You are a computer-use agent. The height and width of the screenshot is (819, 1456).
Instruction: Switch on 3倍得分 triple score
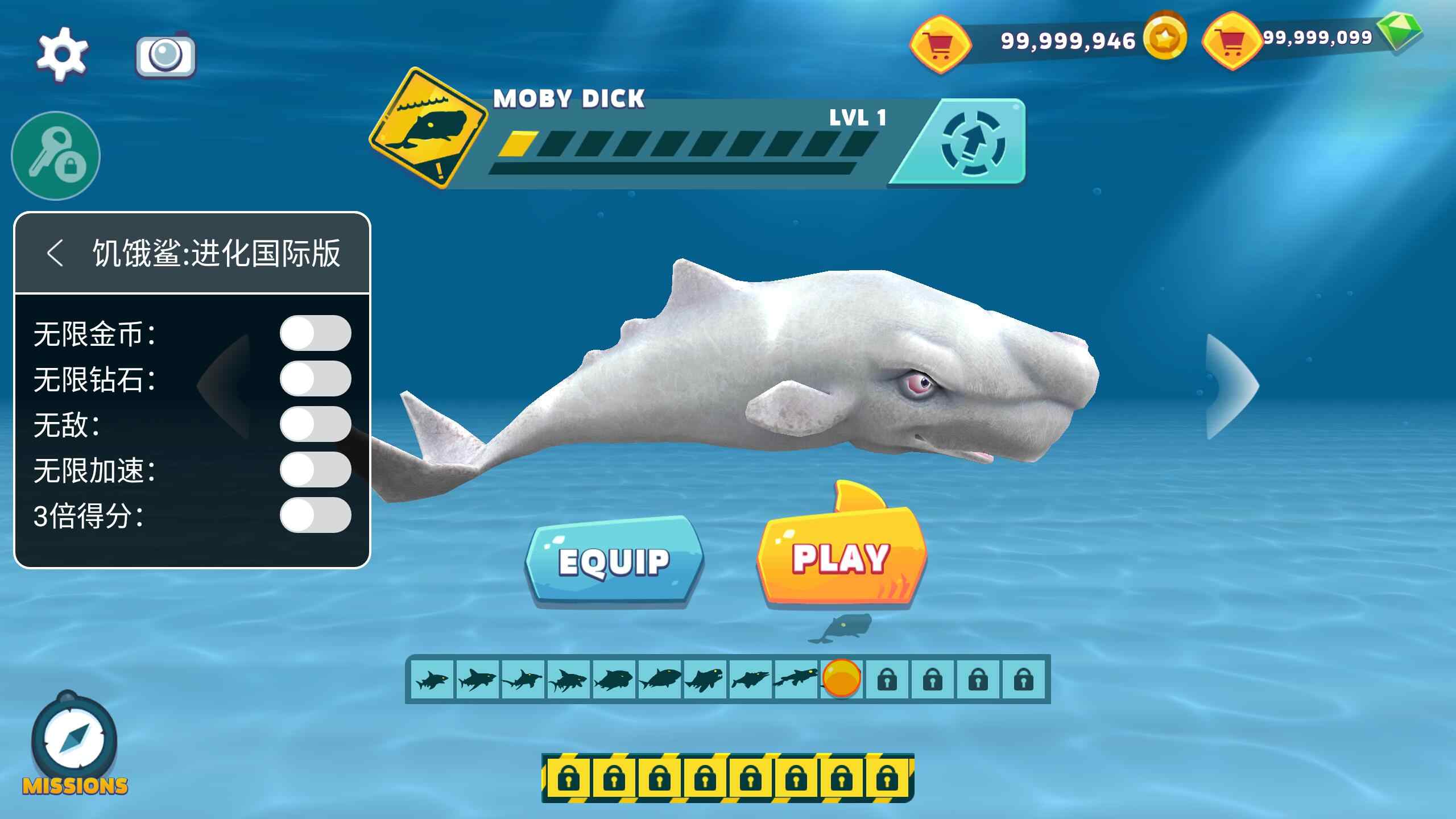pos(315,515)
